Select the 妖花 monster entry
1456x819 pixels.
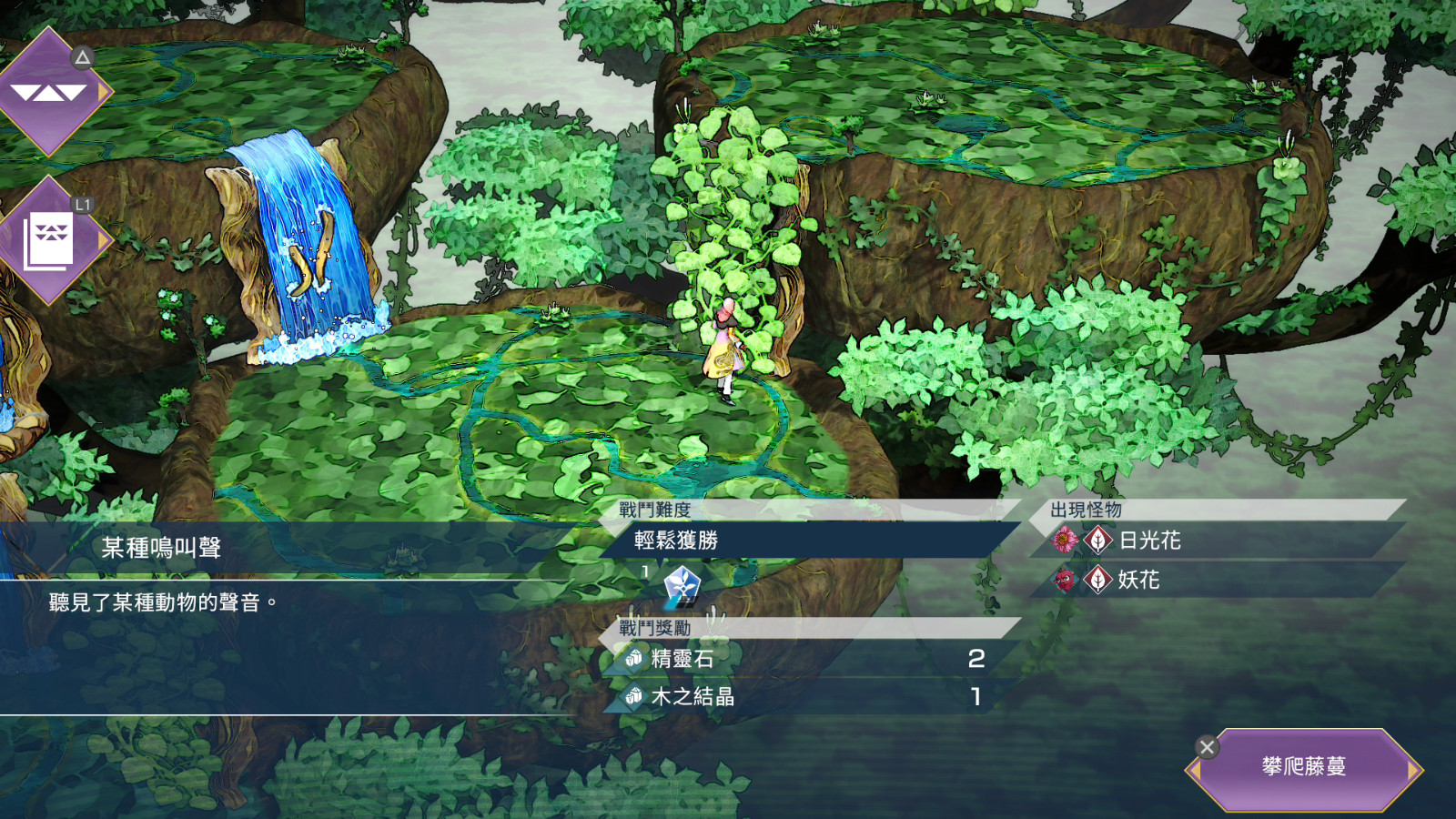(1138, 580)
